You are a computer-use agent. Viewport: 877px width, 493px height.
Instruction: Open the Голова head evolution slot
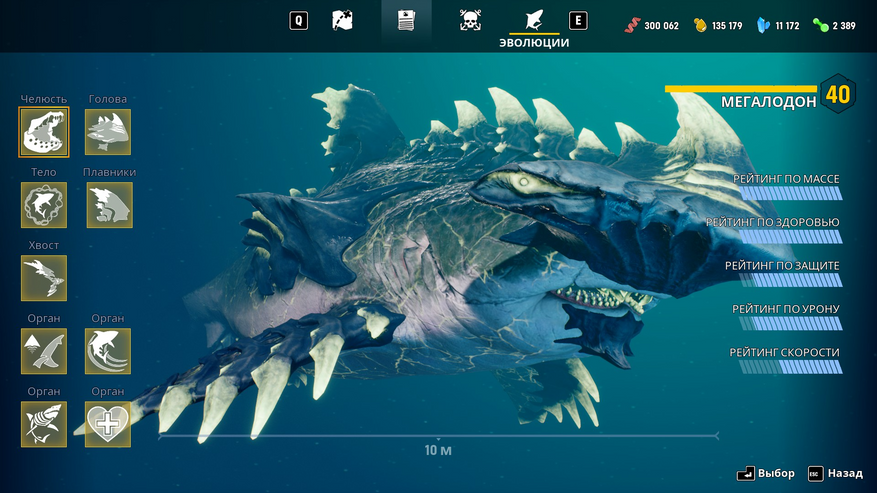pyautogui.click(x=108, y=132)
